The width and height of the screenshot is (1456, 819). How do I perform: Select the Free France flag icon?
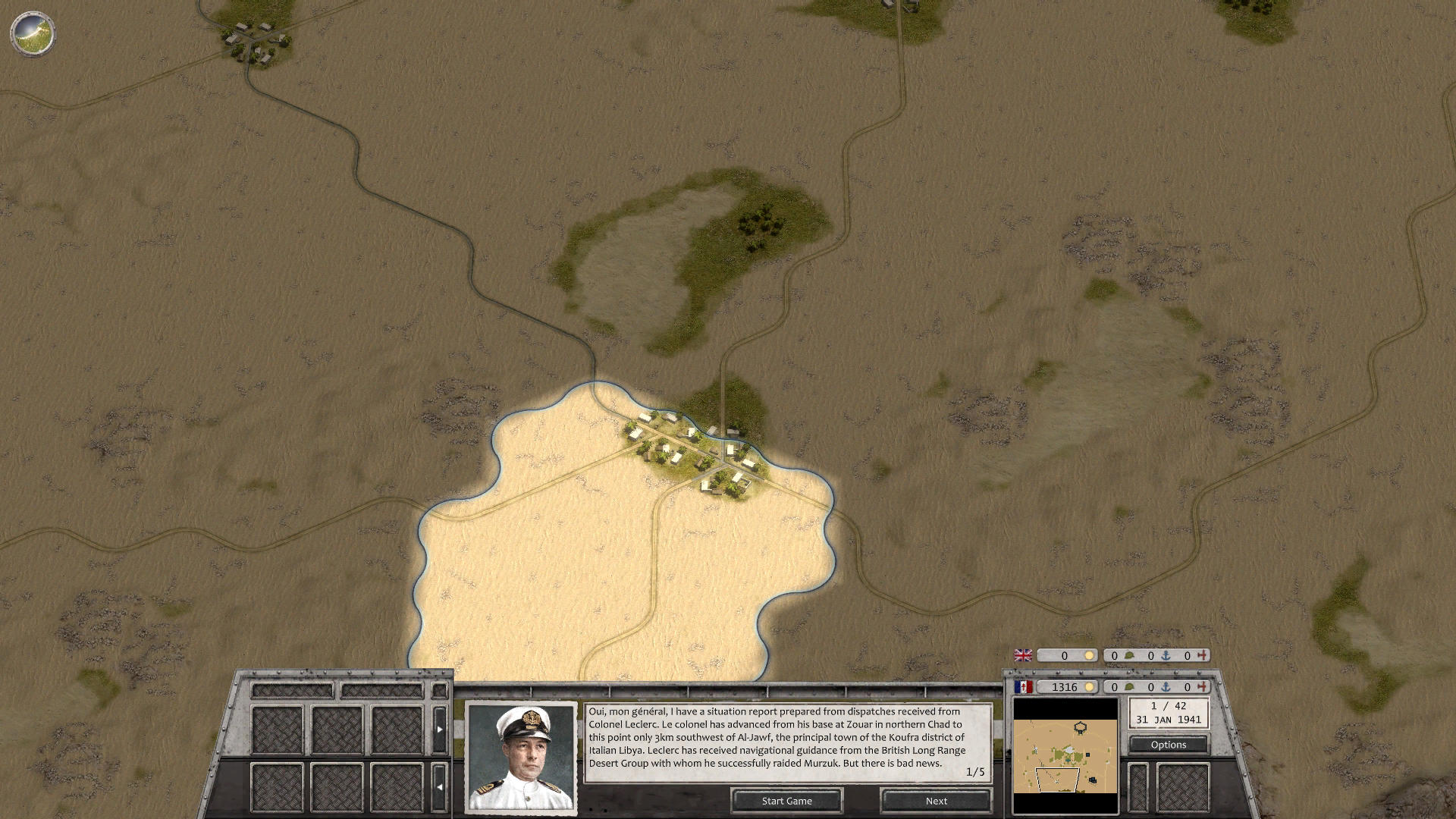tap(1024, 686)
